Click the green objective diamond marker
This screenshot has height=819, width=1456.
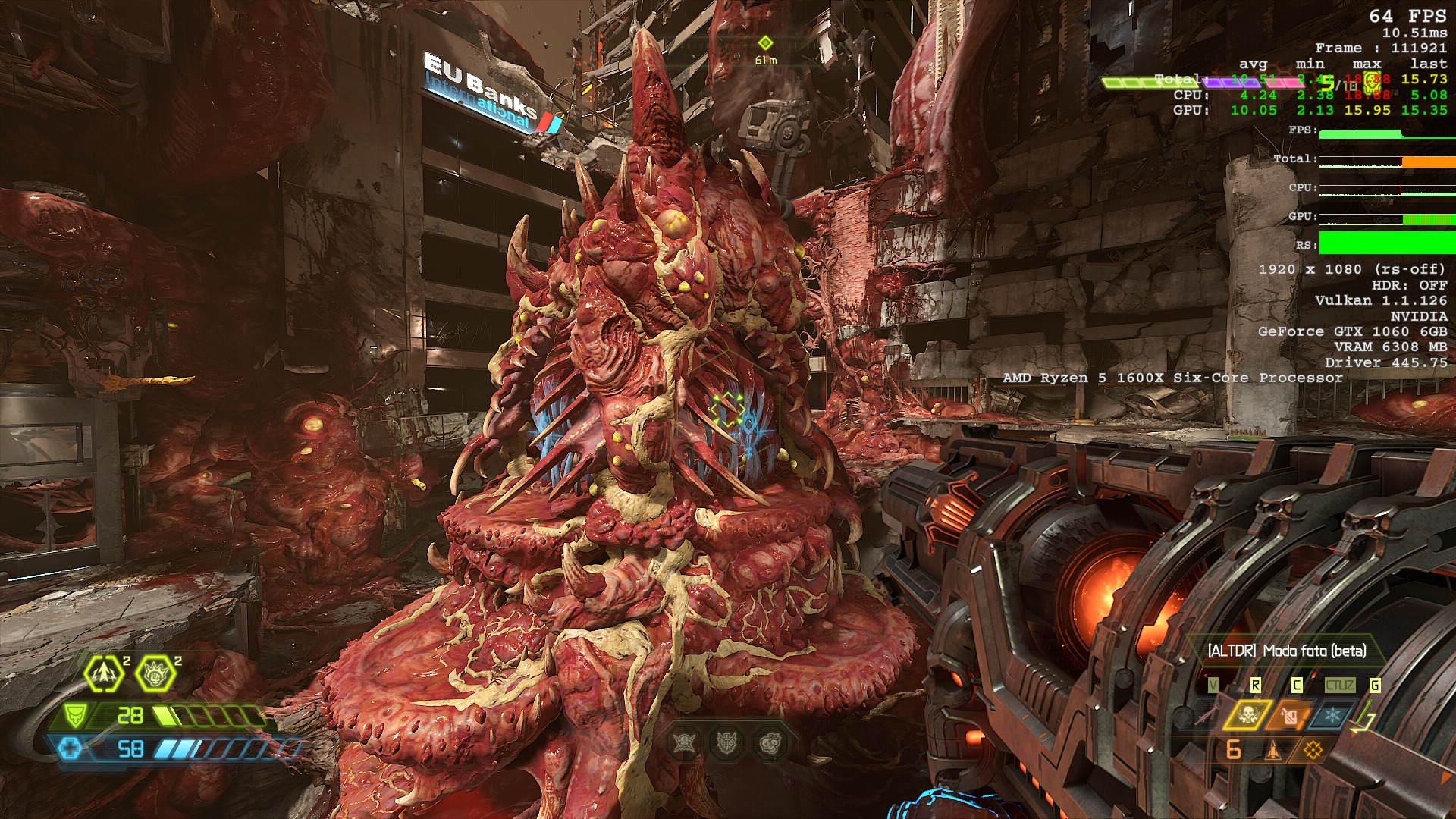coord(765,42)
